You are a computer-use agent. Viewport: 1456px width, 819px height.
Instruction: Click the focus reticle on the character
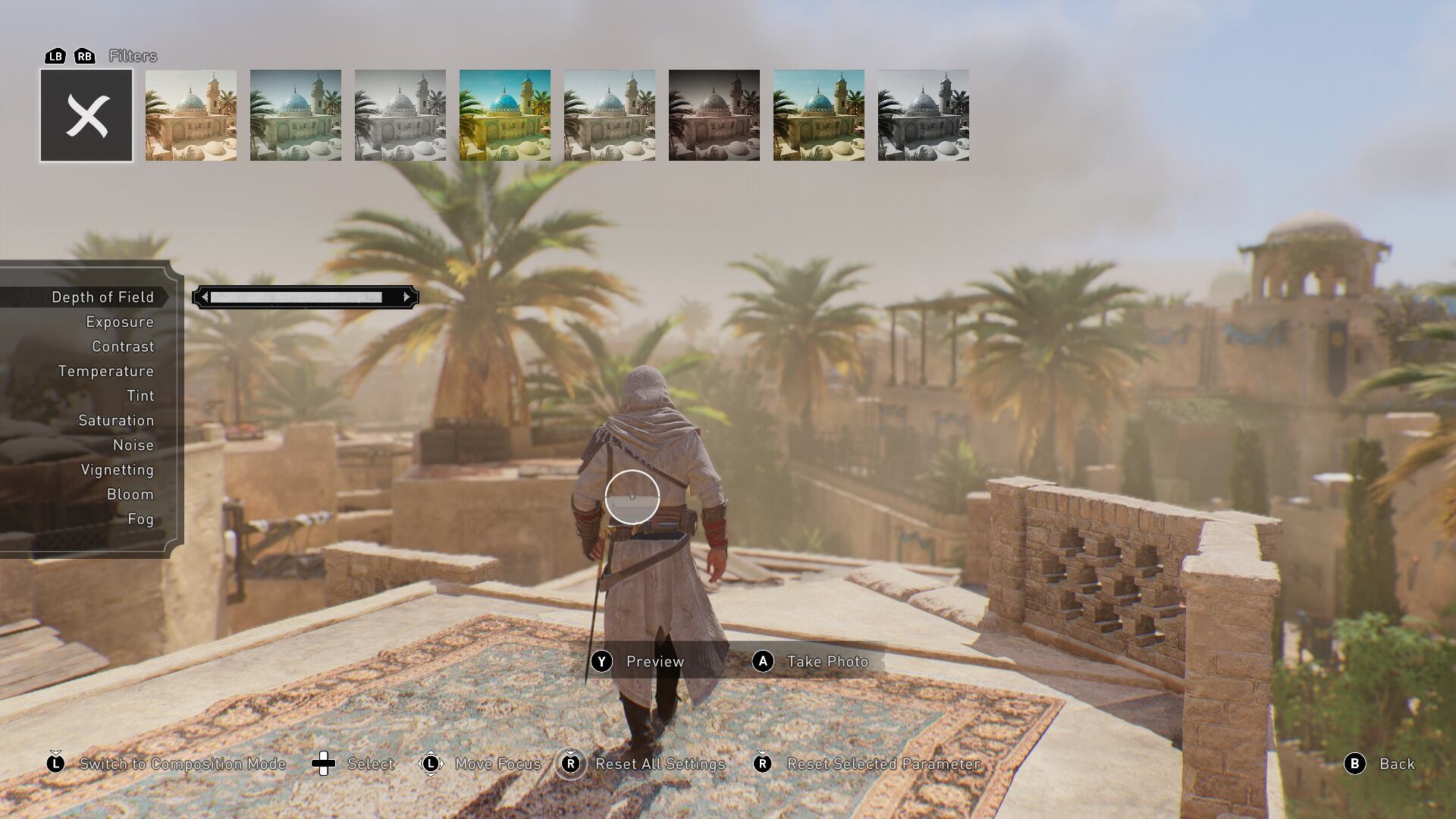632,496
